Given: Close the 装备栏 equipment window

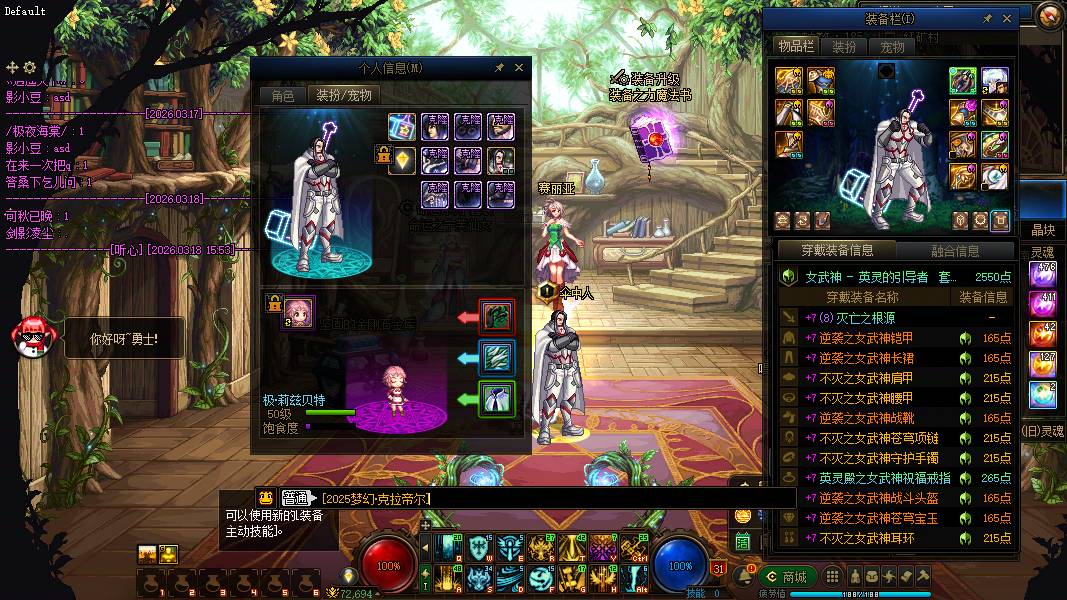Looking at the screenshot, I should click(x=1007, y=18).
